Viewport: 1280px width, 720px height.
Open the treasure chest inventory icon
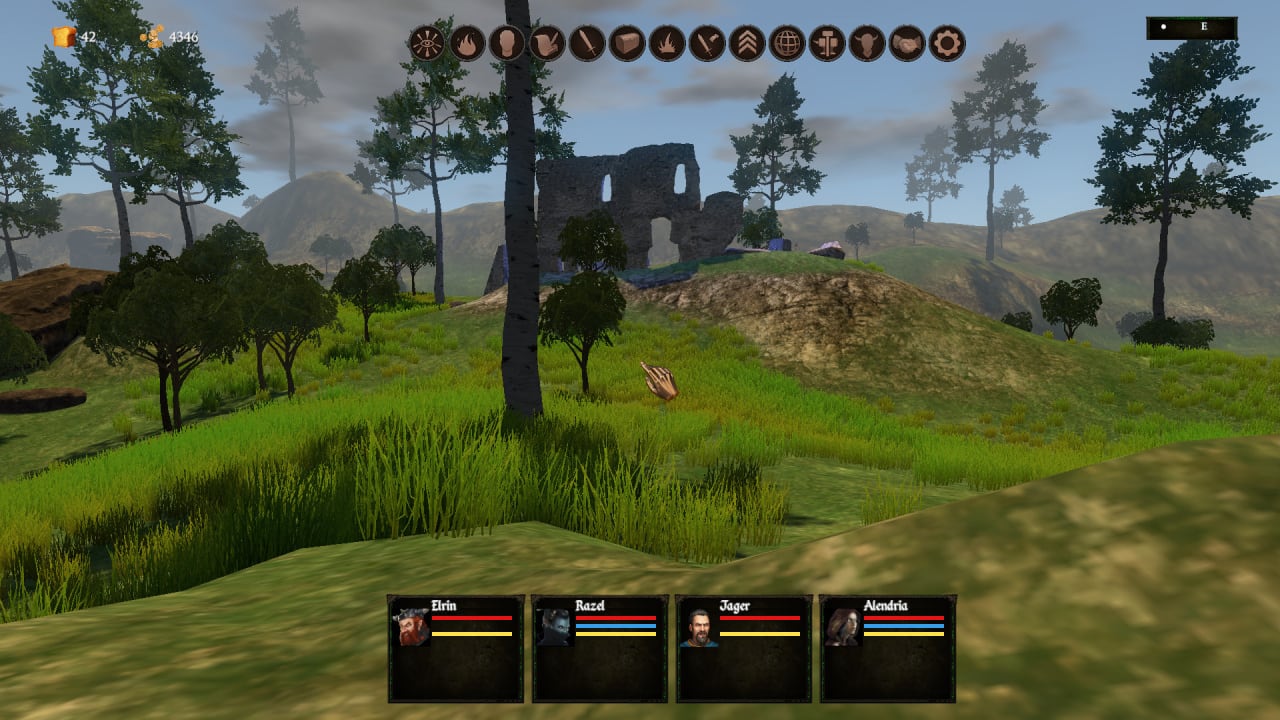(627, 43)
